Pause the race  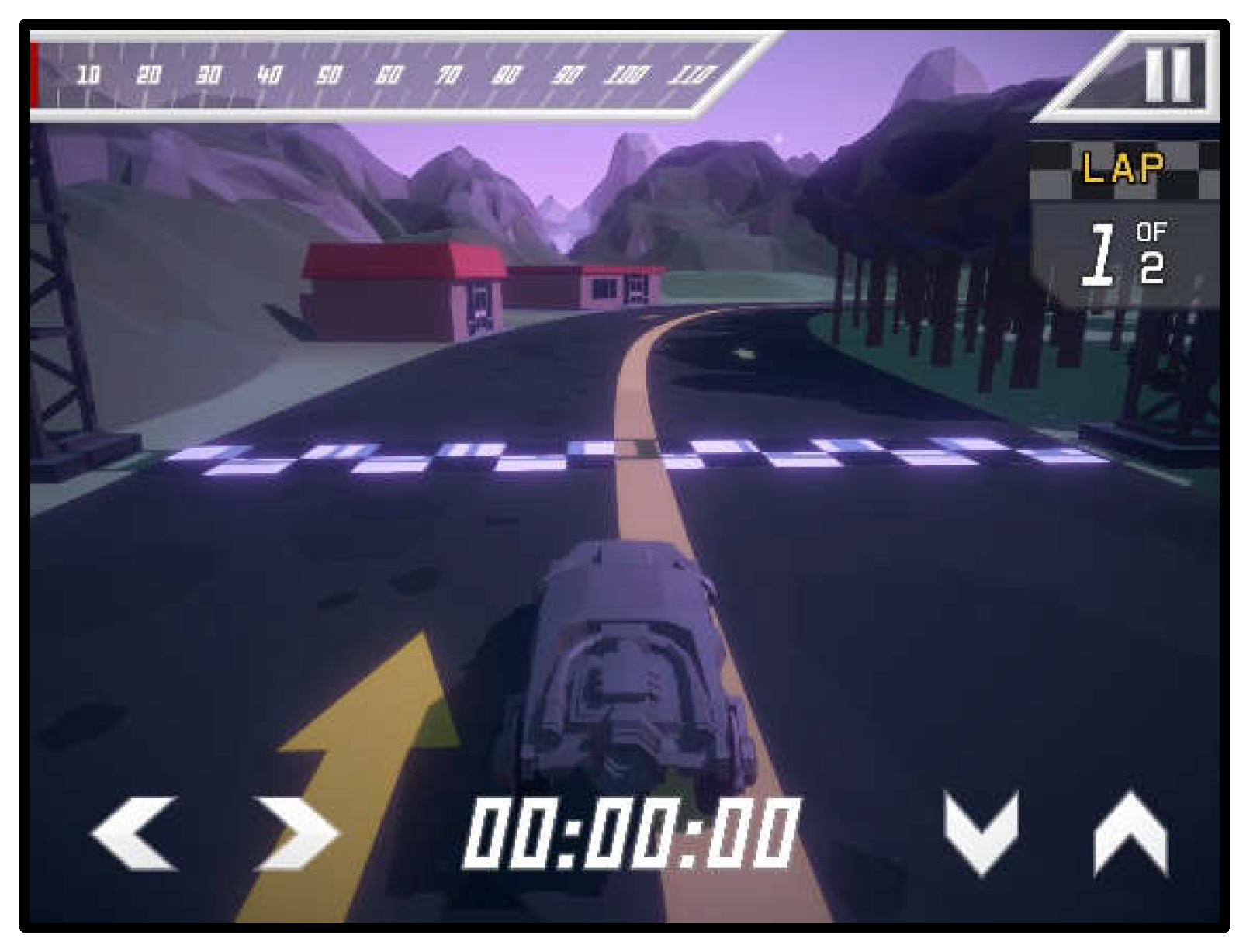point(1167,75)
